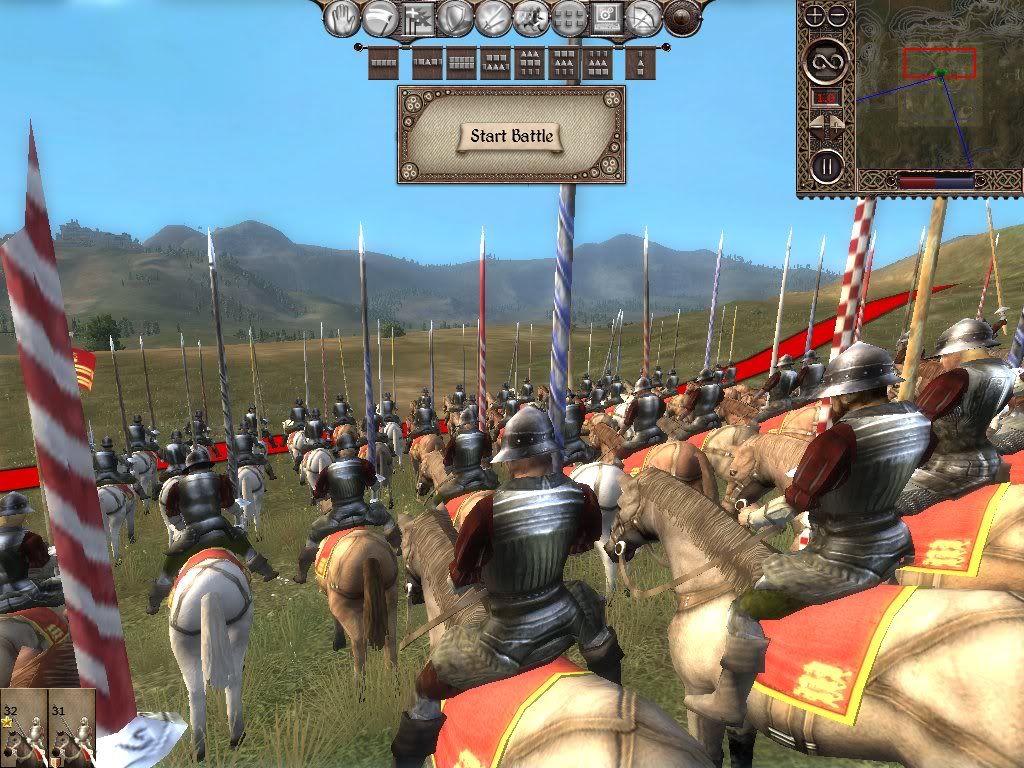
Task: Increase game speed with small plus arrow
Action: (838, 123)
